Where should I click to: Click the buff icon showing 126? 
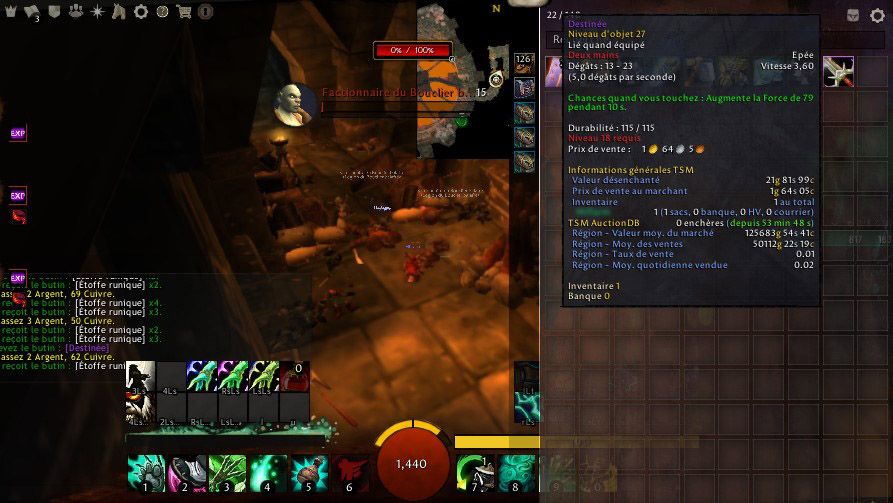524,64
